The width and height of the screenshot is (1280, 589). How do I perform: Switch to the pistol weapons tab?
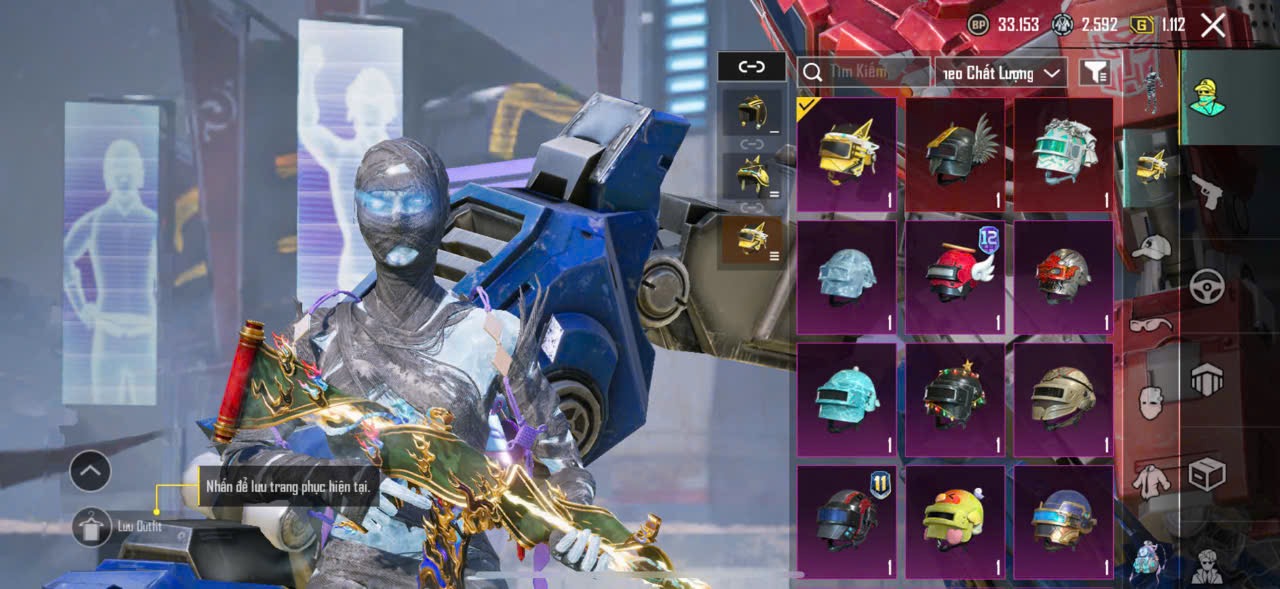pyautogui.click(x=1207, y=190)
